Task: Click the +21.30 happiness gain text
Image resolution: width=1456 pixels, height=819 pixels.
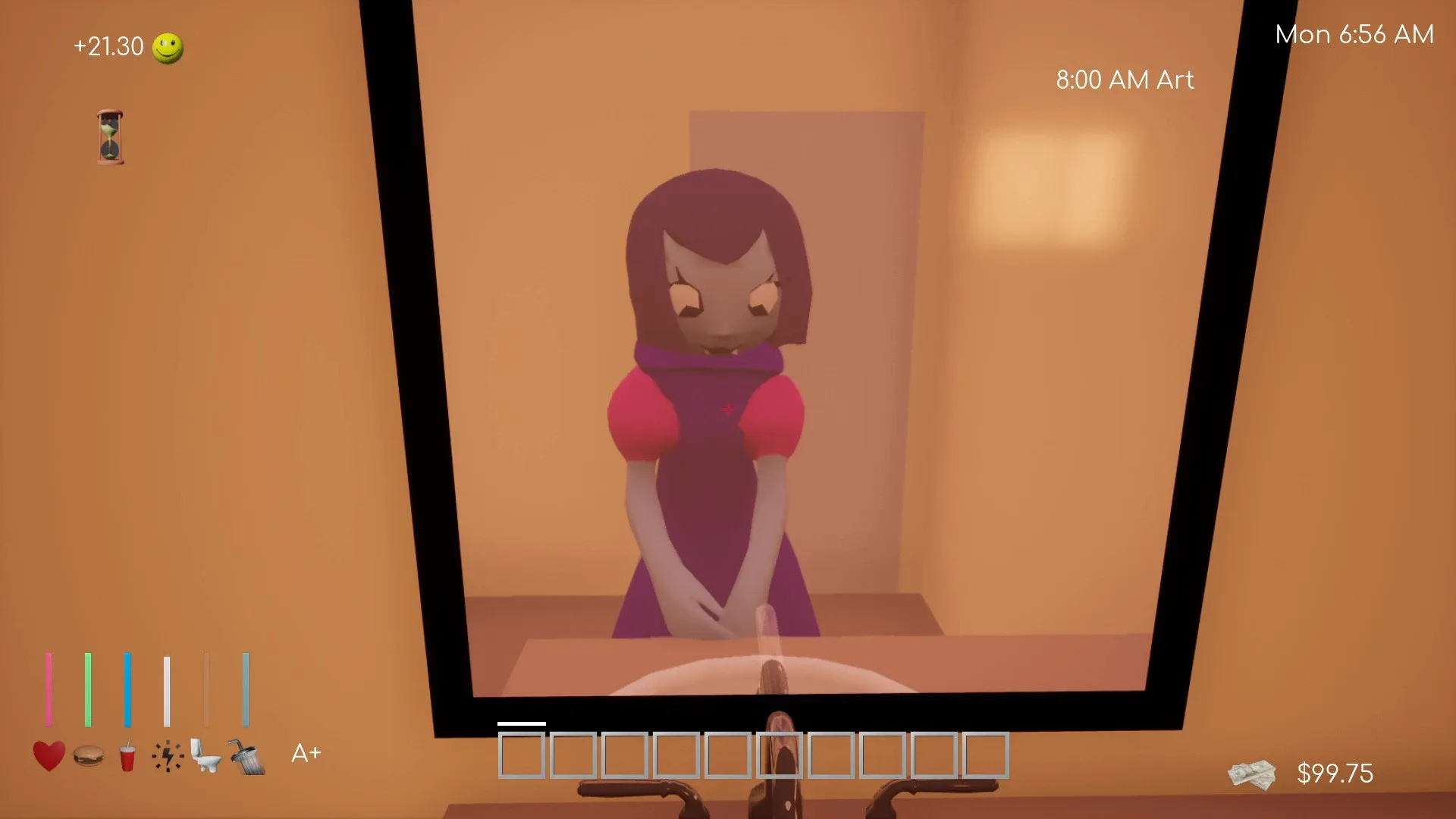Action: pos(108,47)
